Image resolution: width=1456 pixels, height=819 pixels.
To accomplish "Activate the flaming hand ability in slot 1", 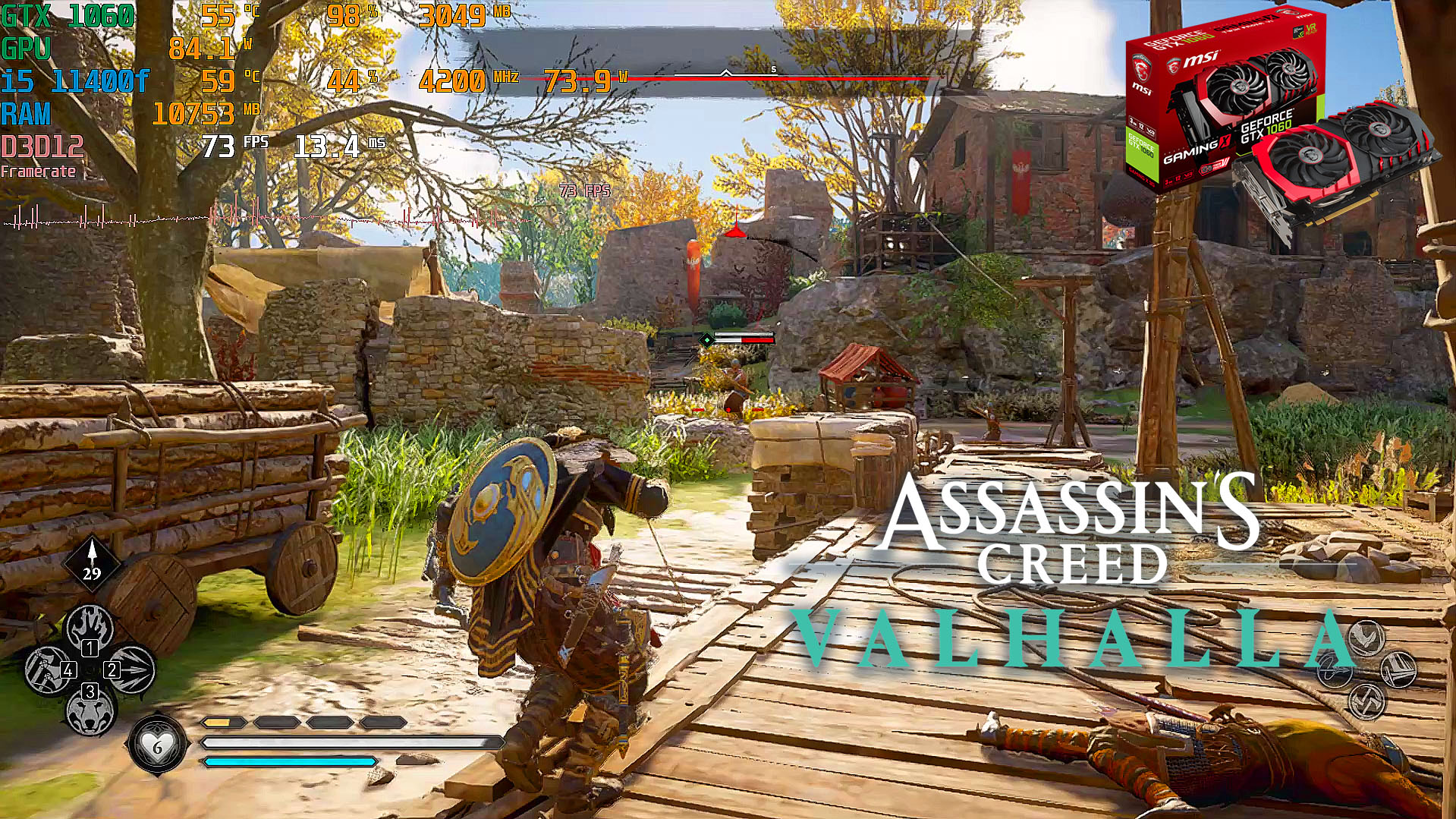I will 90,628.
